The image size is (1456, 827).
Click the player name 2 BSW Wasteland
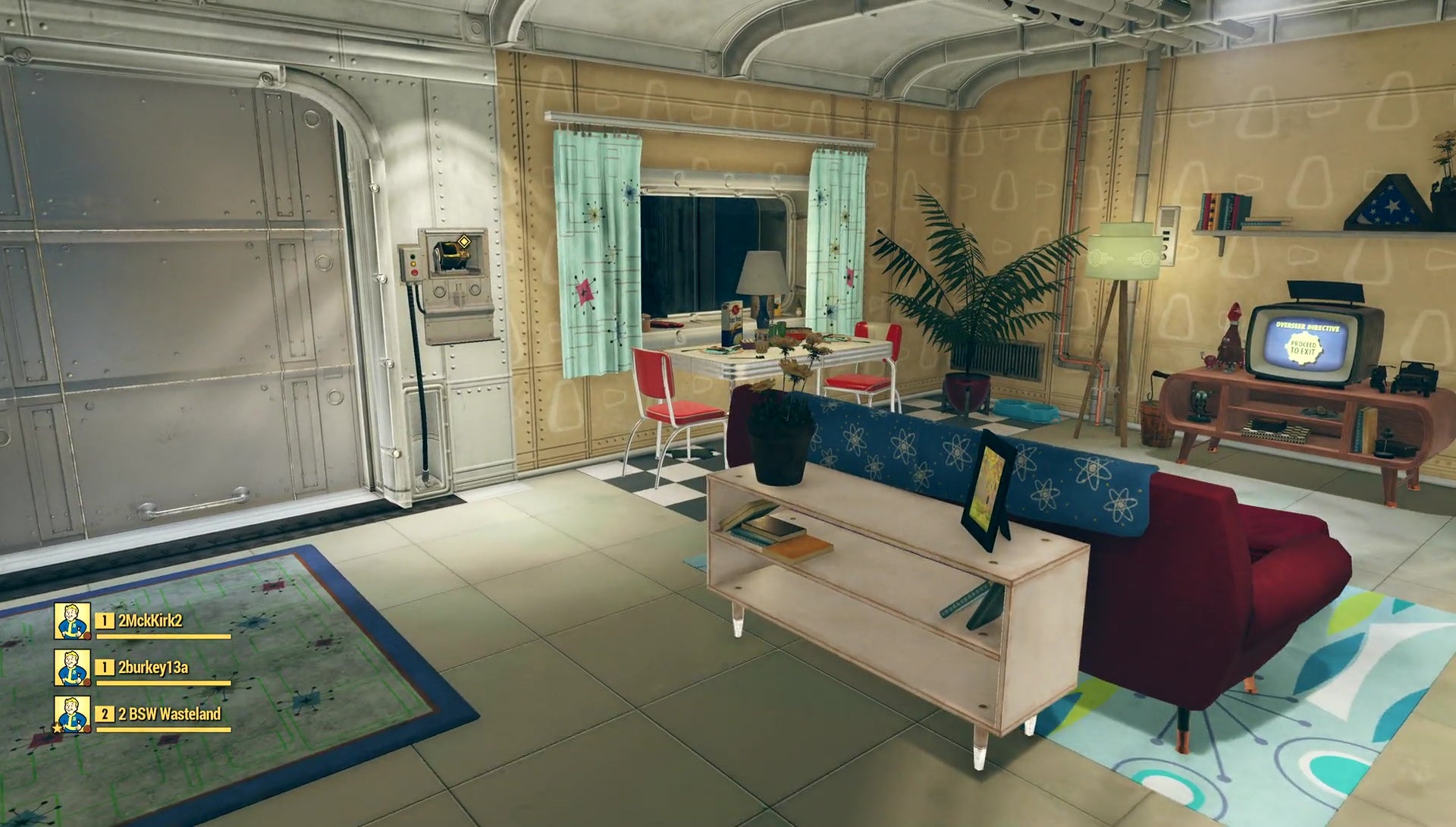(x=169, y=715)
